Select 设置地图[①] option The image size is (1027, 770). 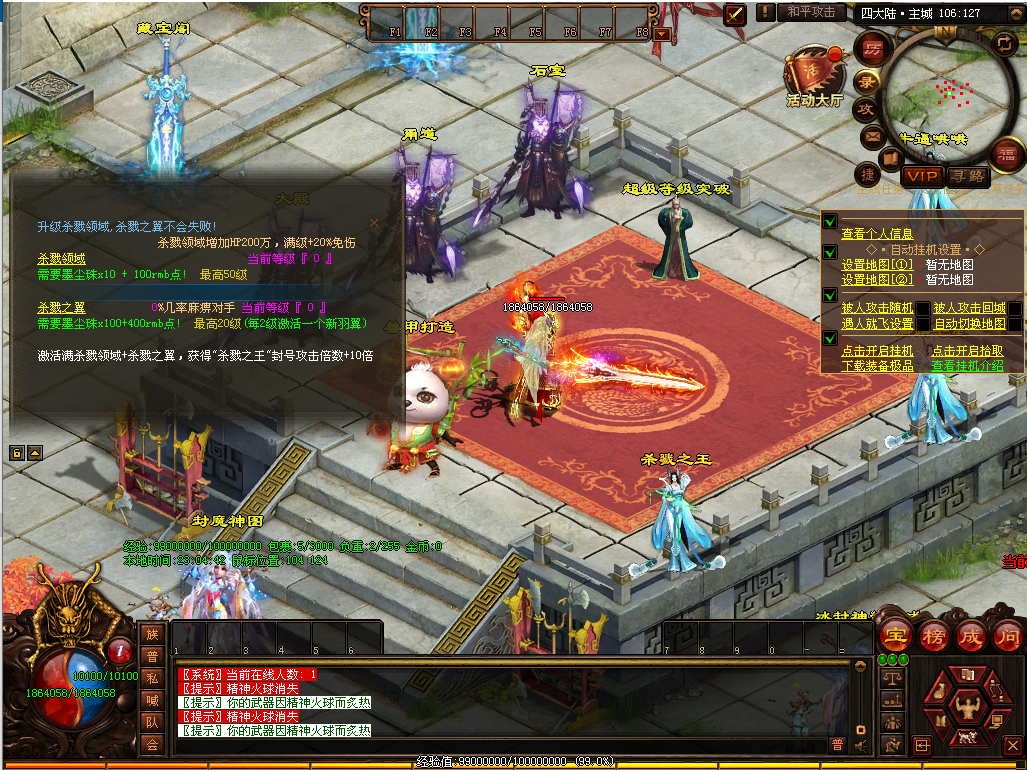coord(877,265)
